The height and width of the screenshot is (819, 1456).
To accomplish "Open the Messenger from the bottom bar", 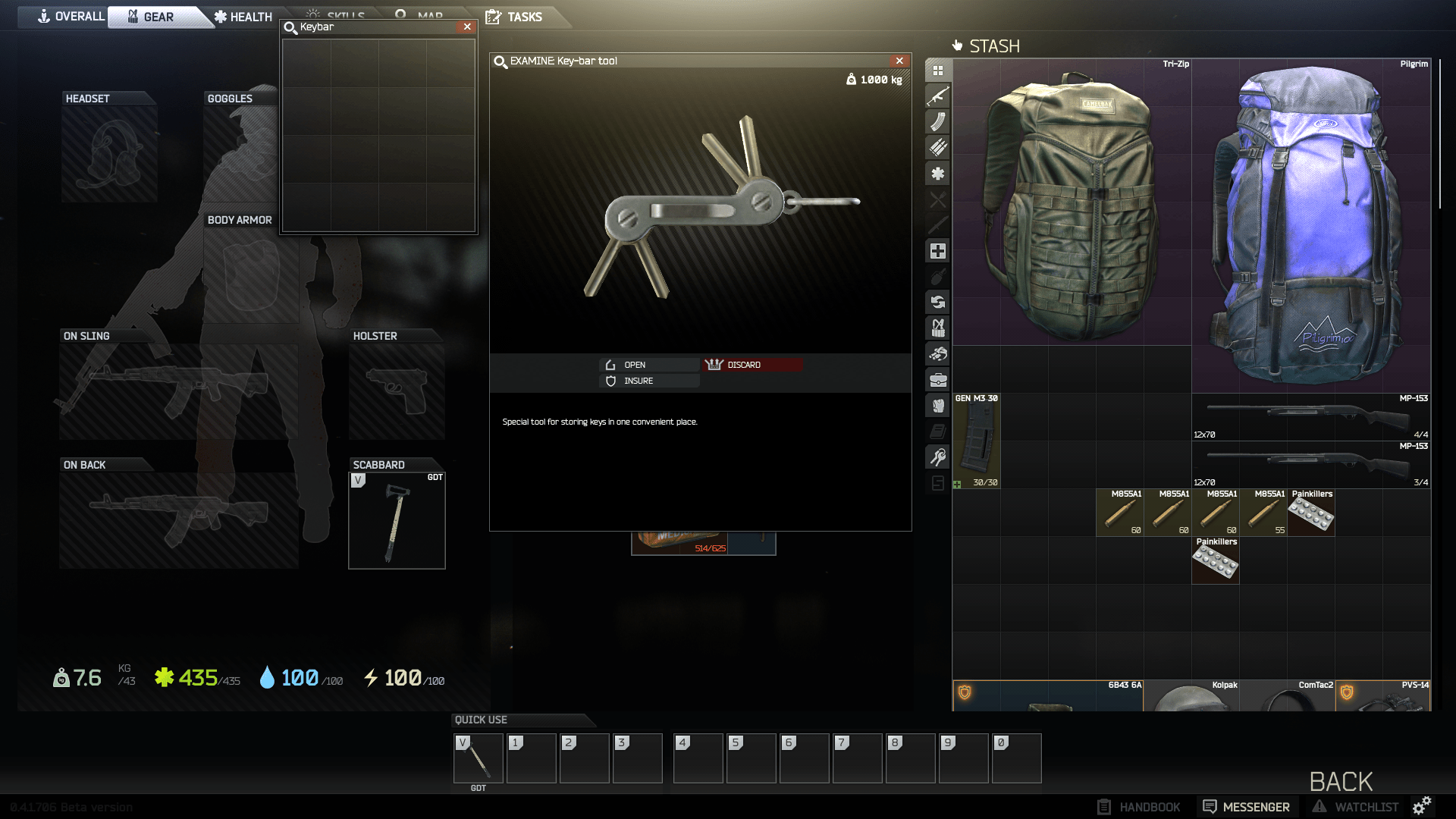I will click(x=1246, y=806).
